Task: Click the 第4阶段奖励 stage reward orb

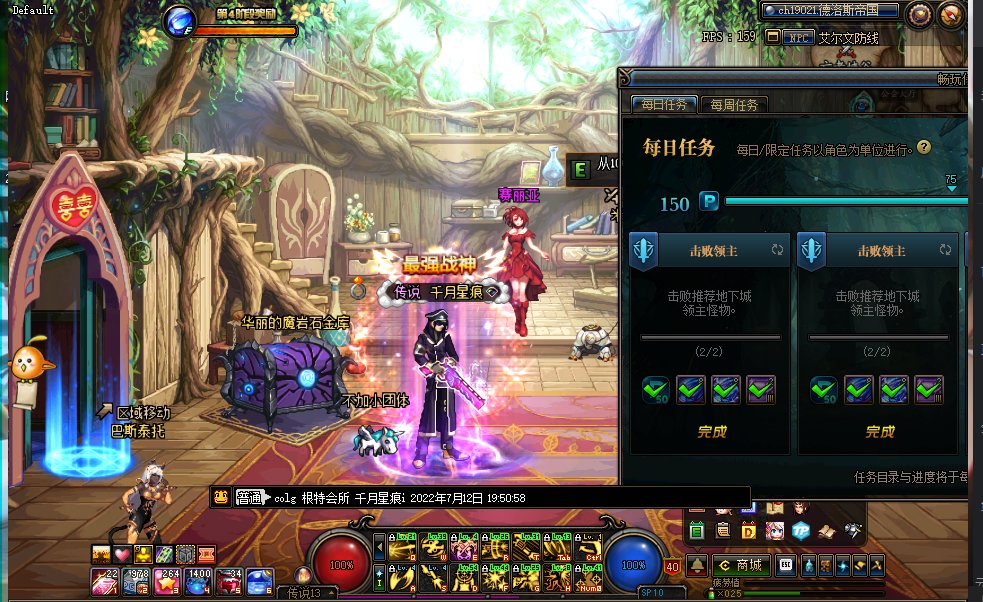Action: pyautogui.click(x=180, y=19)
